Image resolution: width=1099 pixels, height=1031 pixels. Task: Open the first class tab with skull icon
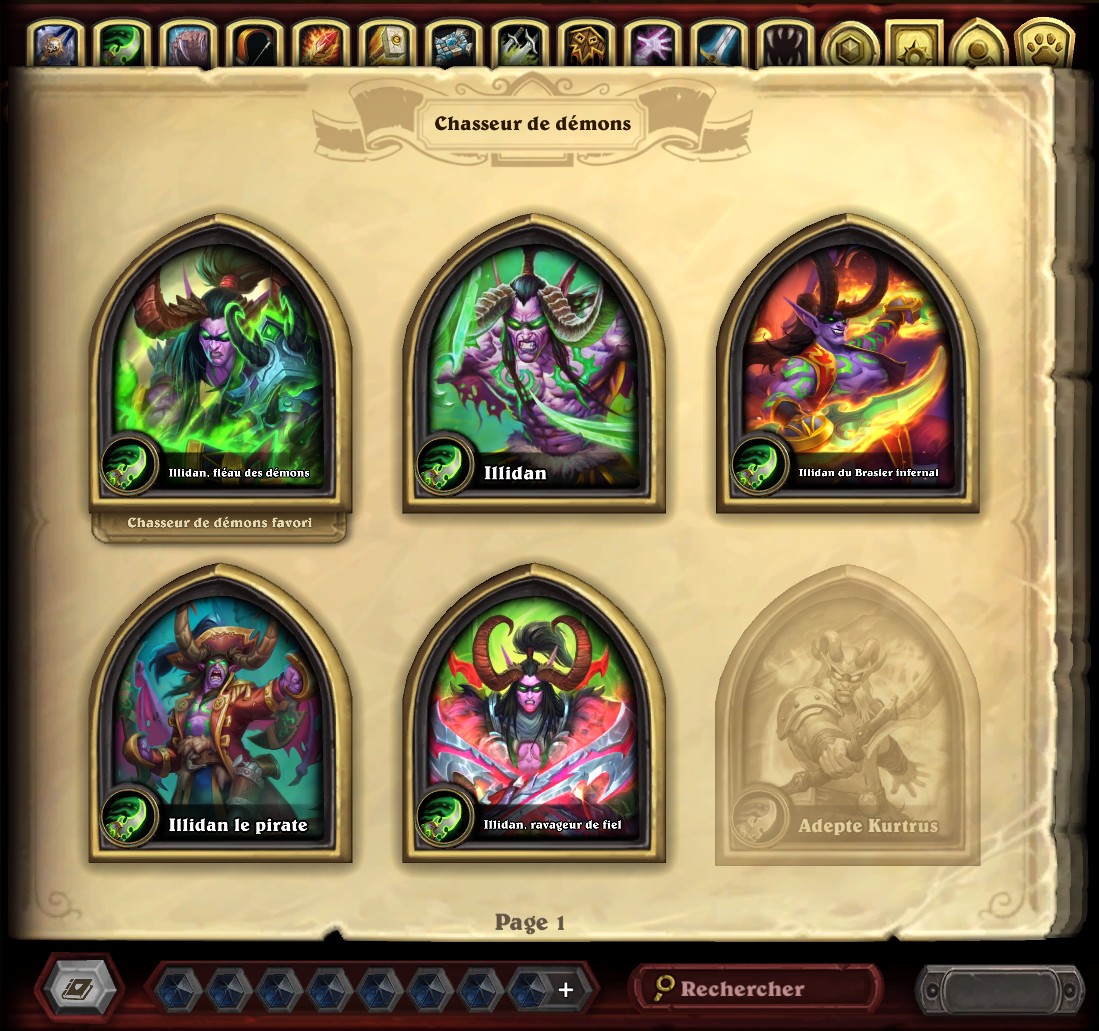[x=57, y=45]
